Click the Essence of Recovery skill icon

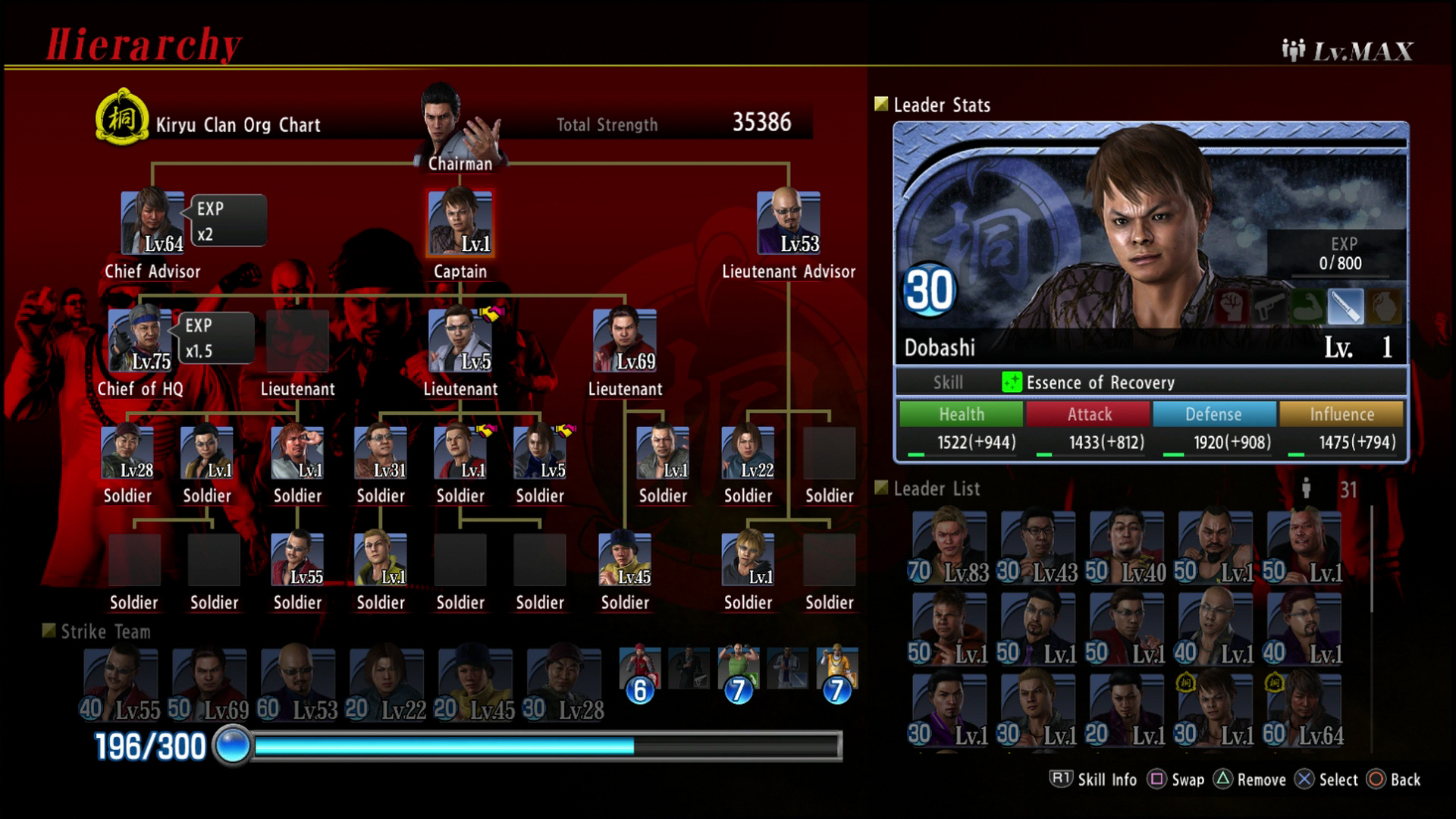[x=1012, y=383]
